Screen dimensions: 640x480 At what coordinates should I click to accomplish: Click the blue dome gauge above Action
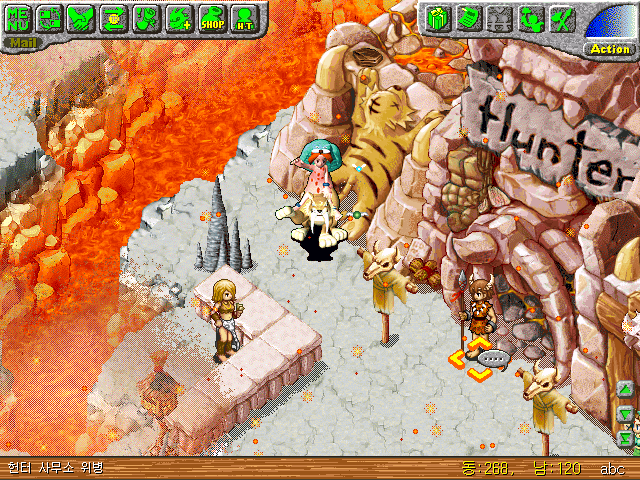608,22
